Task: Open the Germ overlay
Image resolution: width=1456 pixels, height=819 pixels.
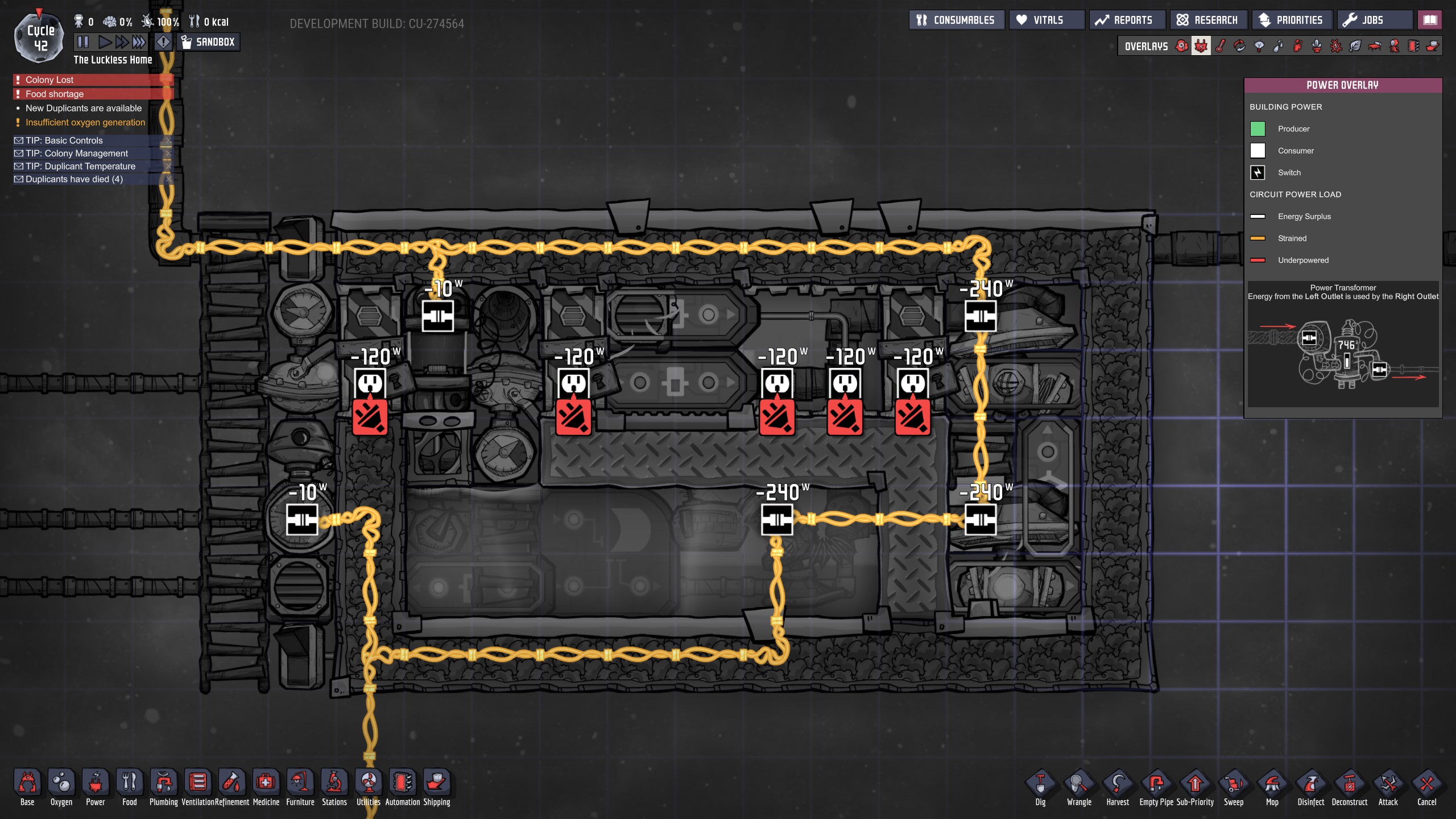Action: click(x=1337, y=45)
